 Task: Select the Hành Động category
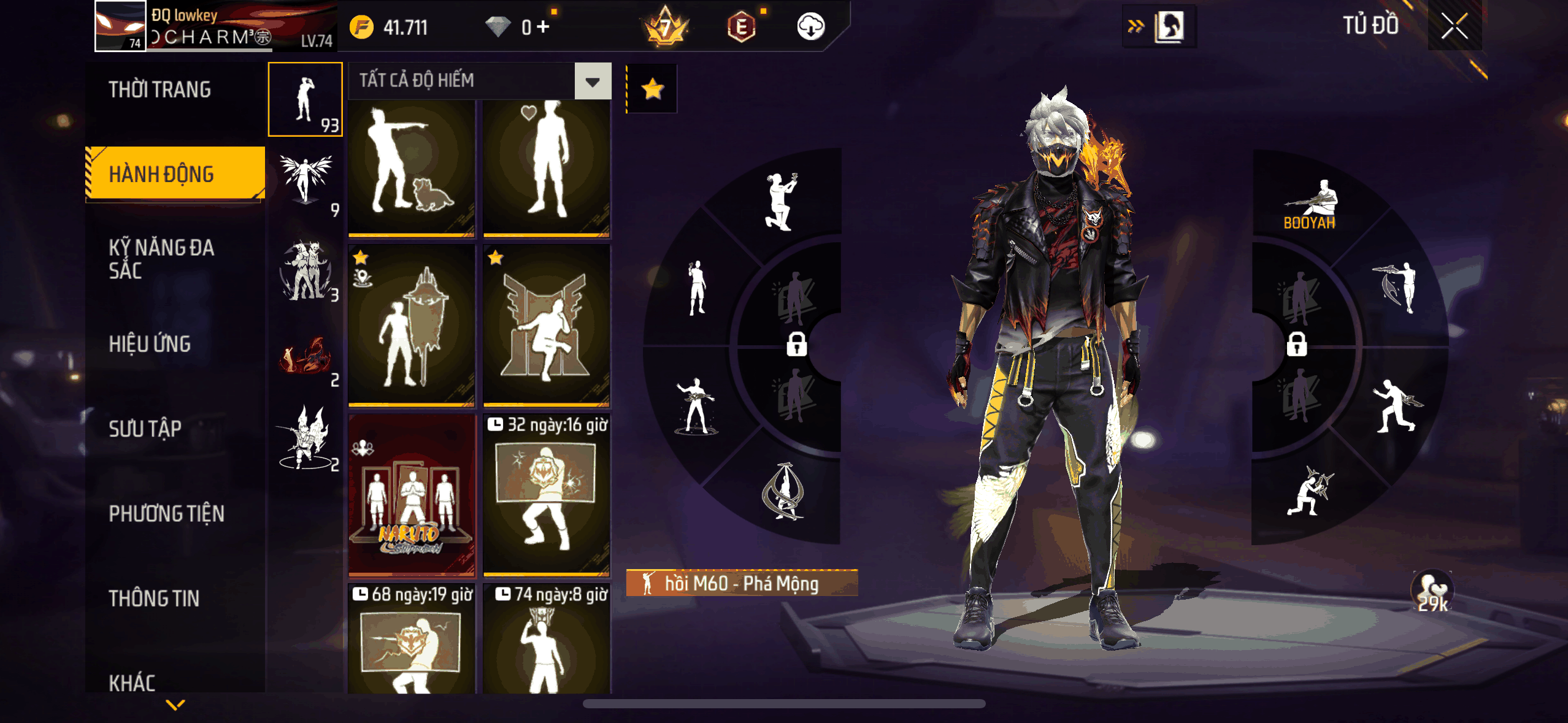[x=175, y=174]
